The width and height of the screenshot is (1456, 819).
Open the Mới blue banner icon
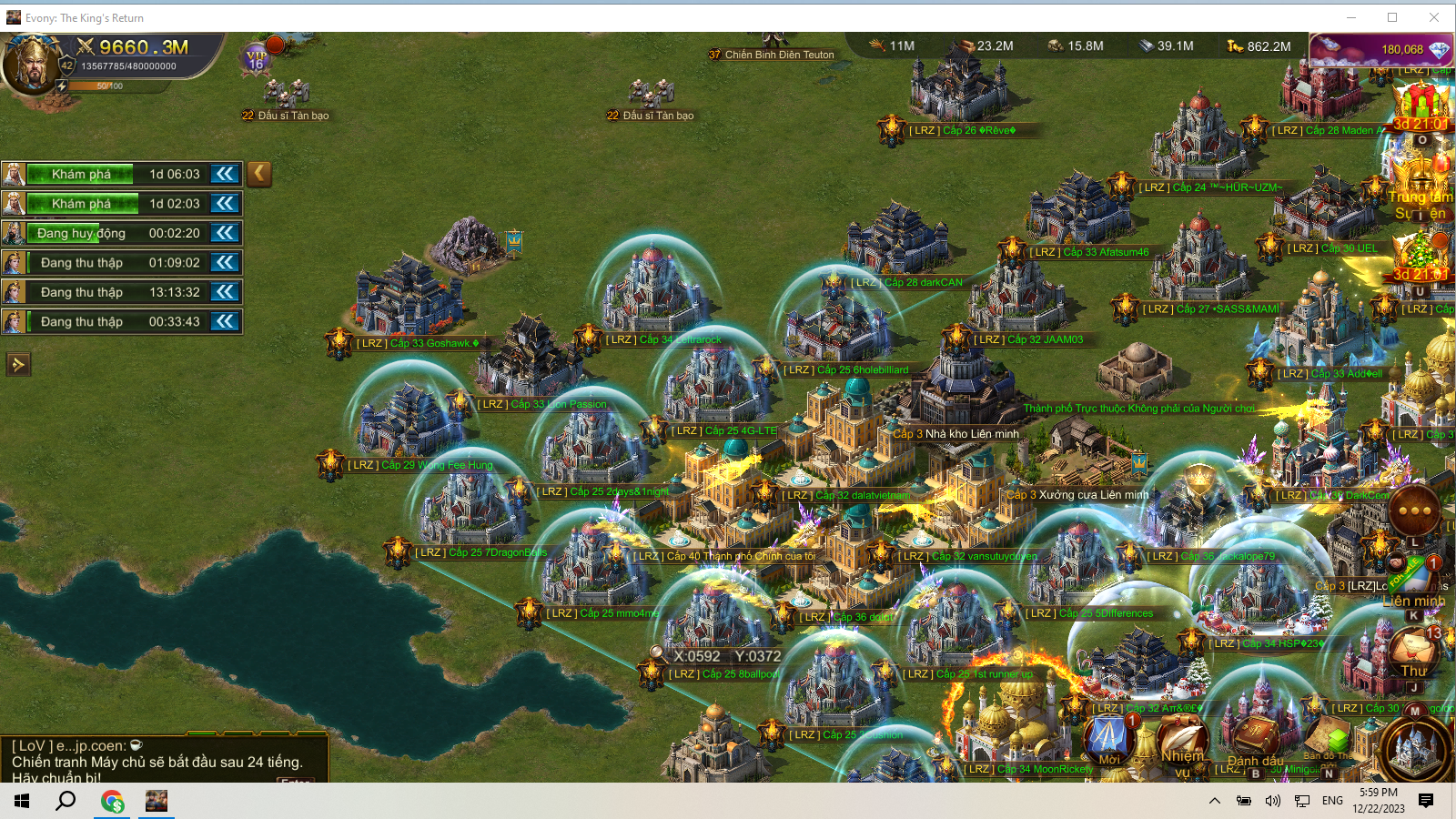pyautogui.click(x=1108, y=737)
